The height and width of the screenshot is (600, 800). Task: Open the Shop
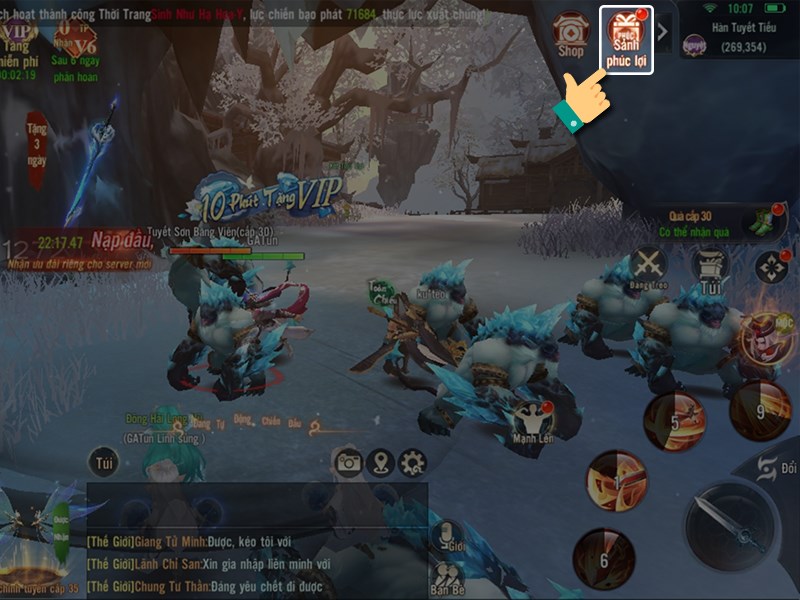[x=571, y=34]
